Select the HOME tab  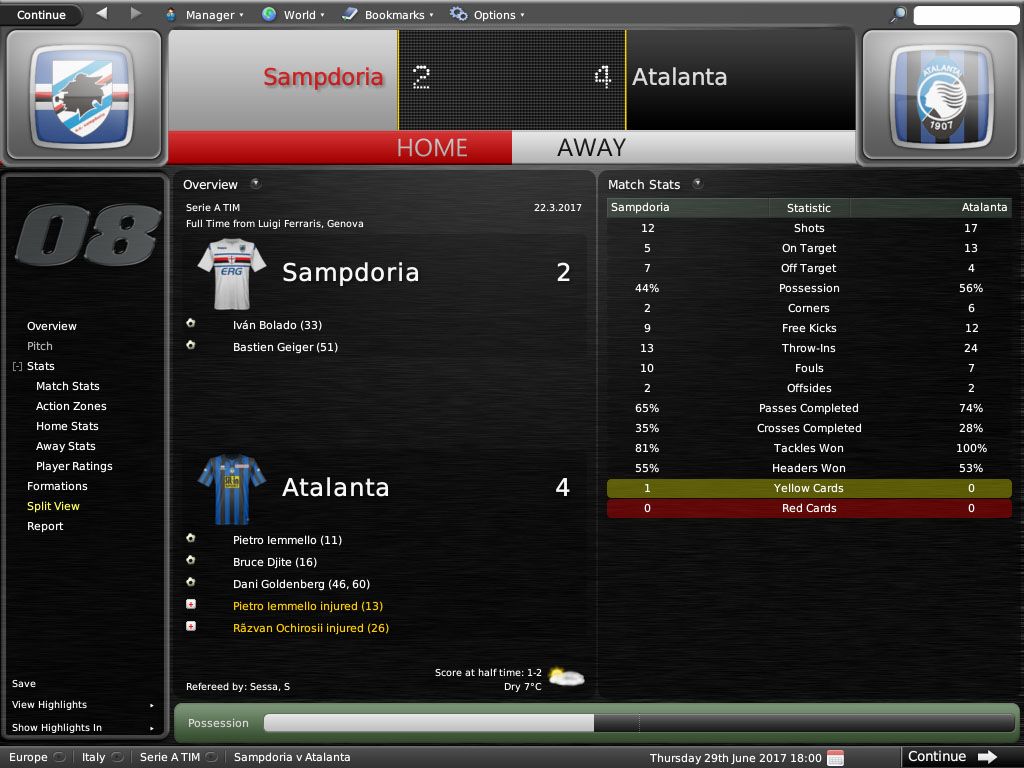432,147
